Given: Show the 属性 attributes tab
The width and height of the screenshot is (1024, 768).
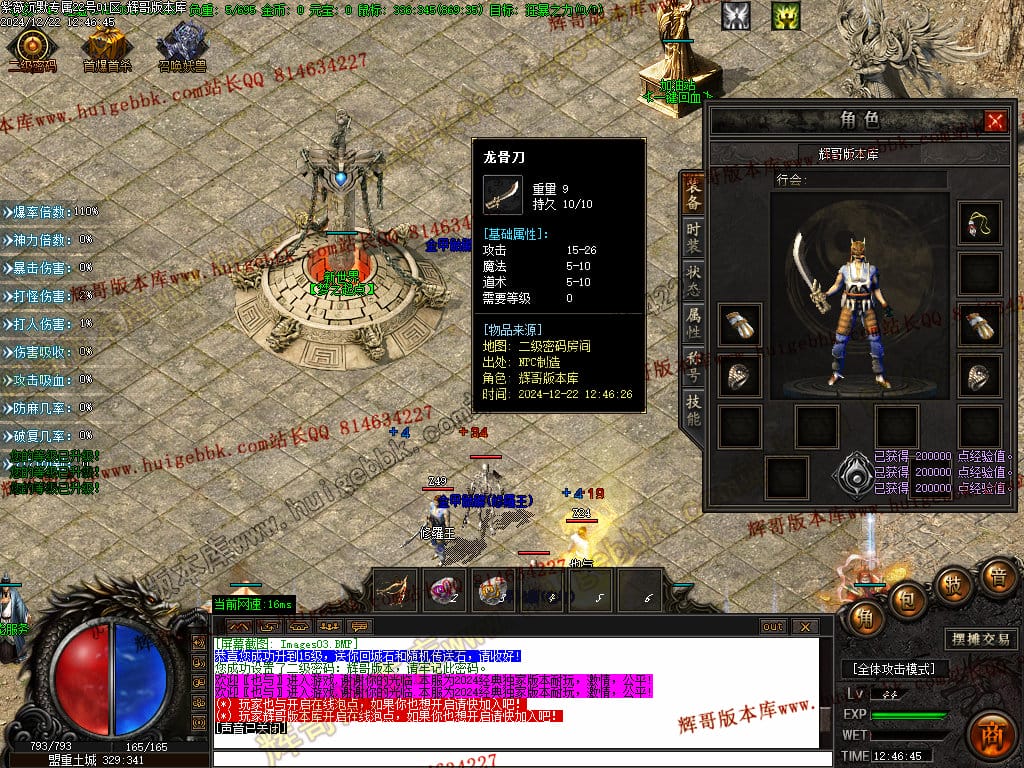Looking at the screenshot, I should coord(693,320).
